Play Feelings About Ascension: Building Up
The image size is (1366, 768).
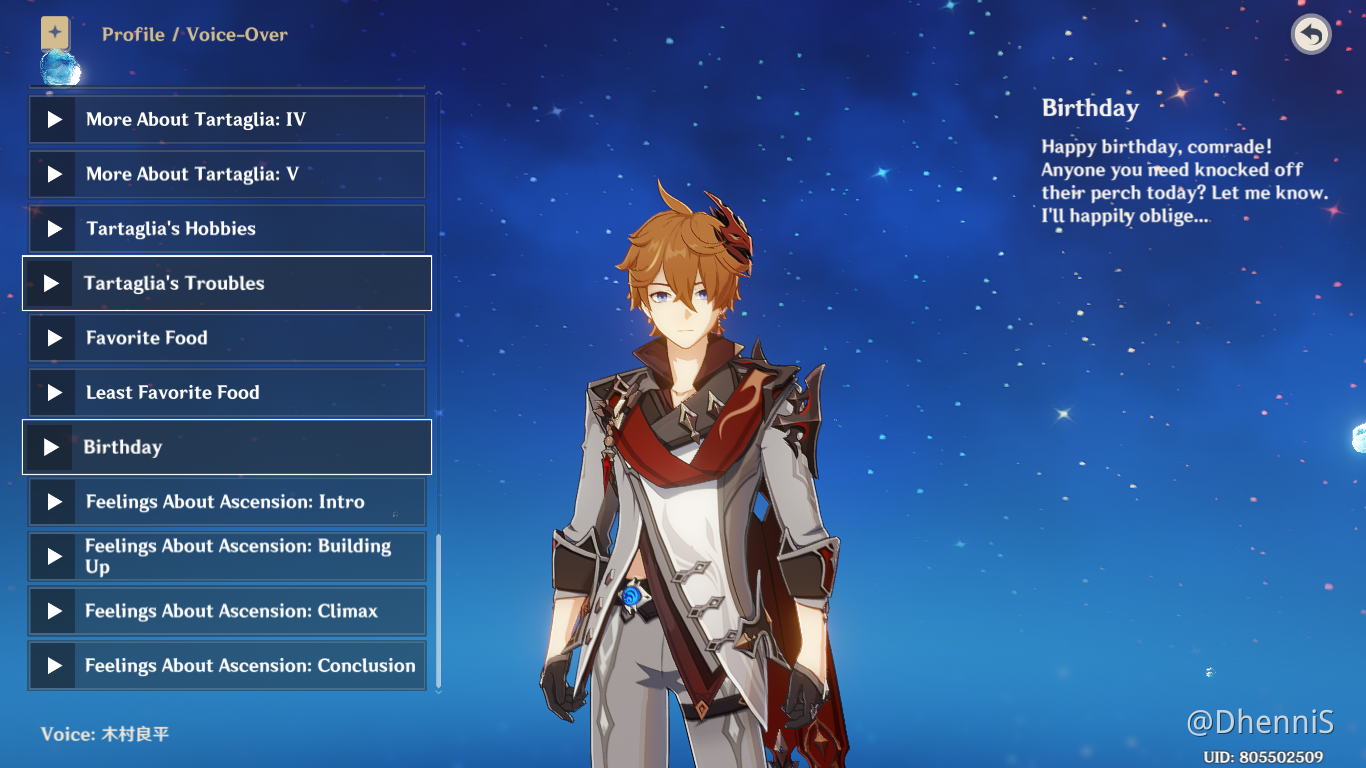[x=226, y=556]
